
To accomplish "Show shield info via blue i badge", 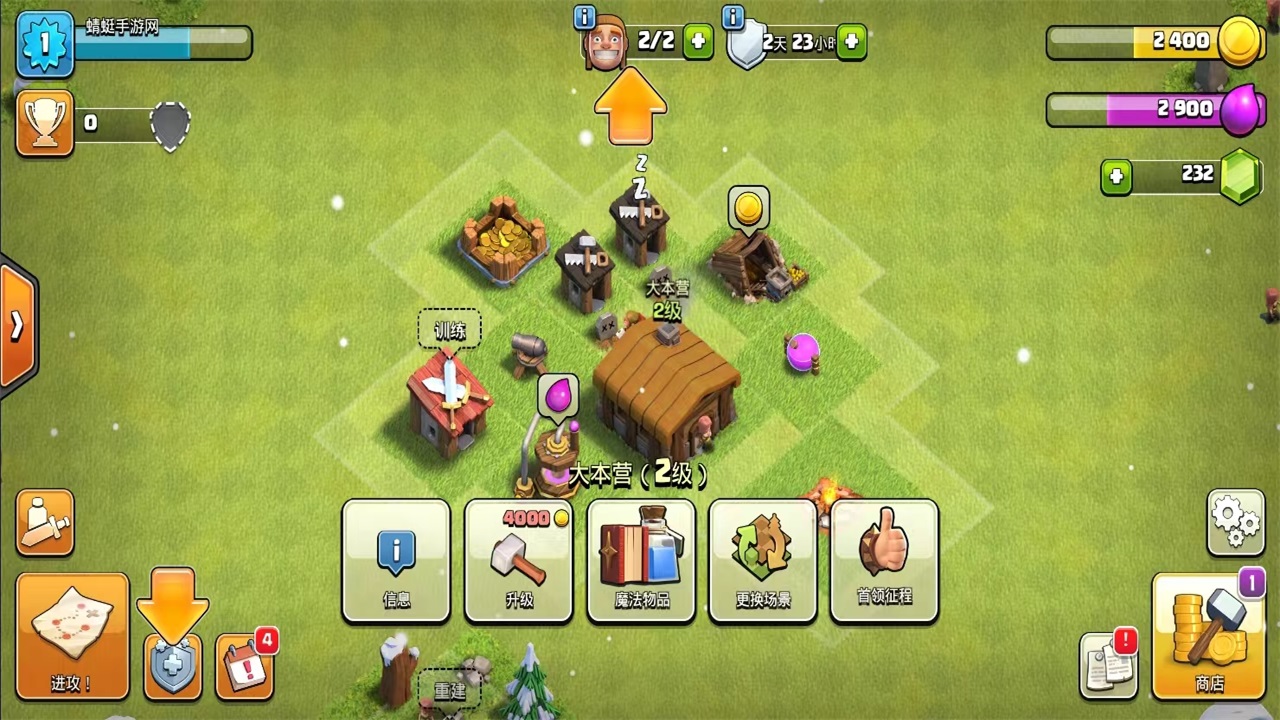I will coord(733,17).
